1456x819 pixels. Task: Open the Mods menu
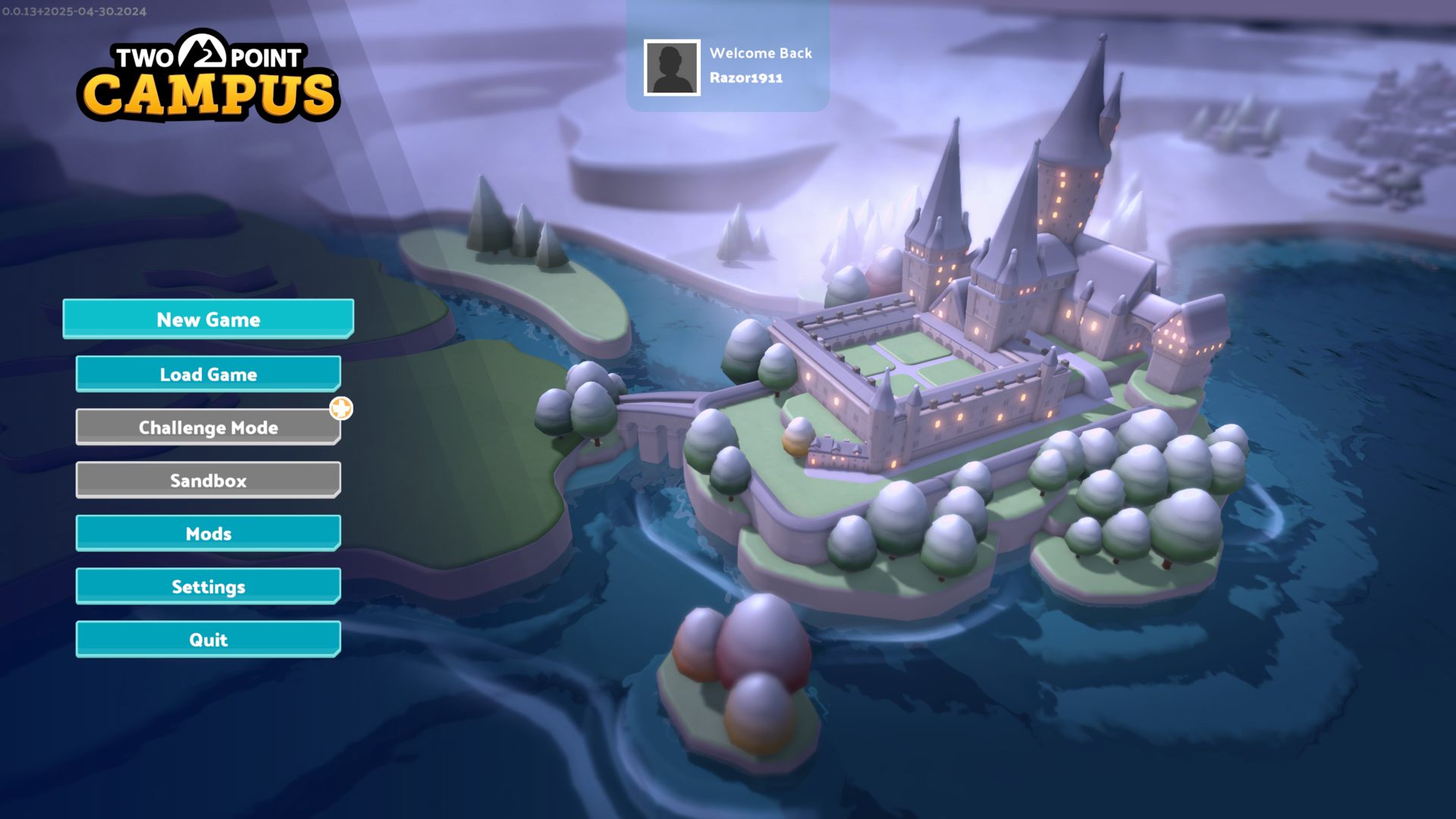click(208, 534)
